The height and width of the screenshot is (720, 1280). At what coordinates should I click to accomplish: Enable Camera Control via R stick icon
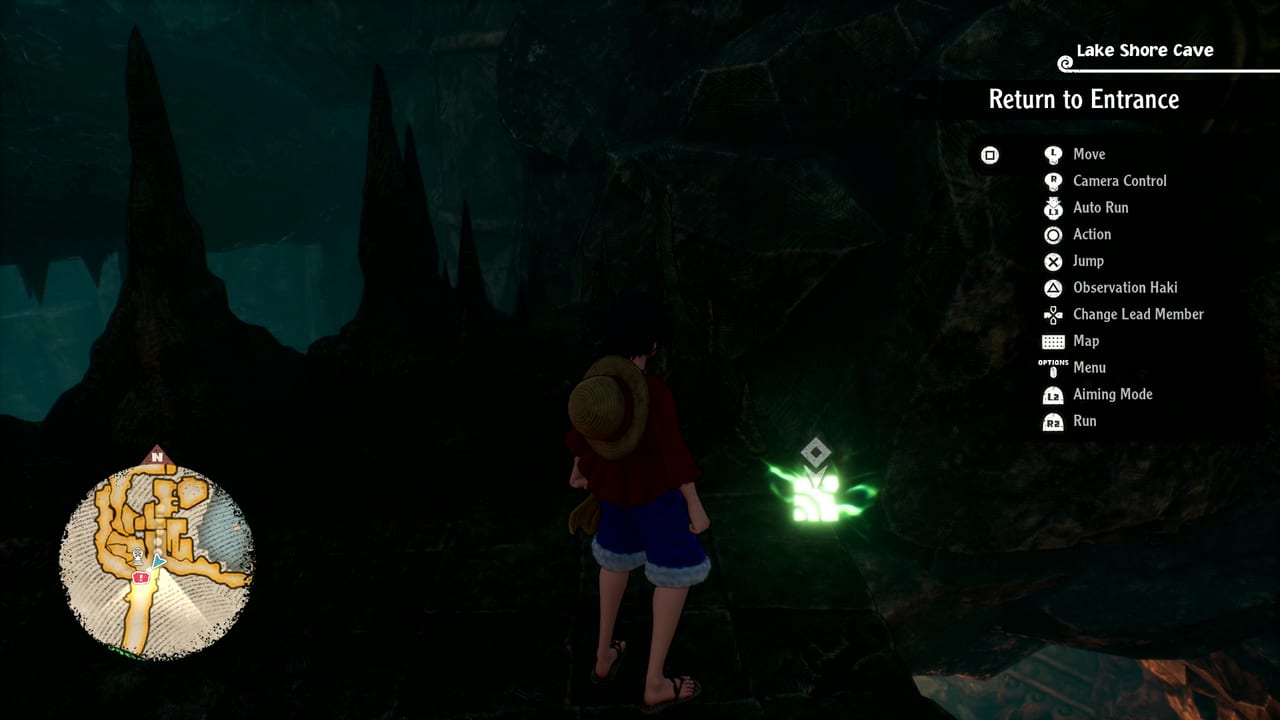[1053, 181]
